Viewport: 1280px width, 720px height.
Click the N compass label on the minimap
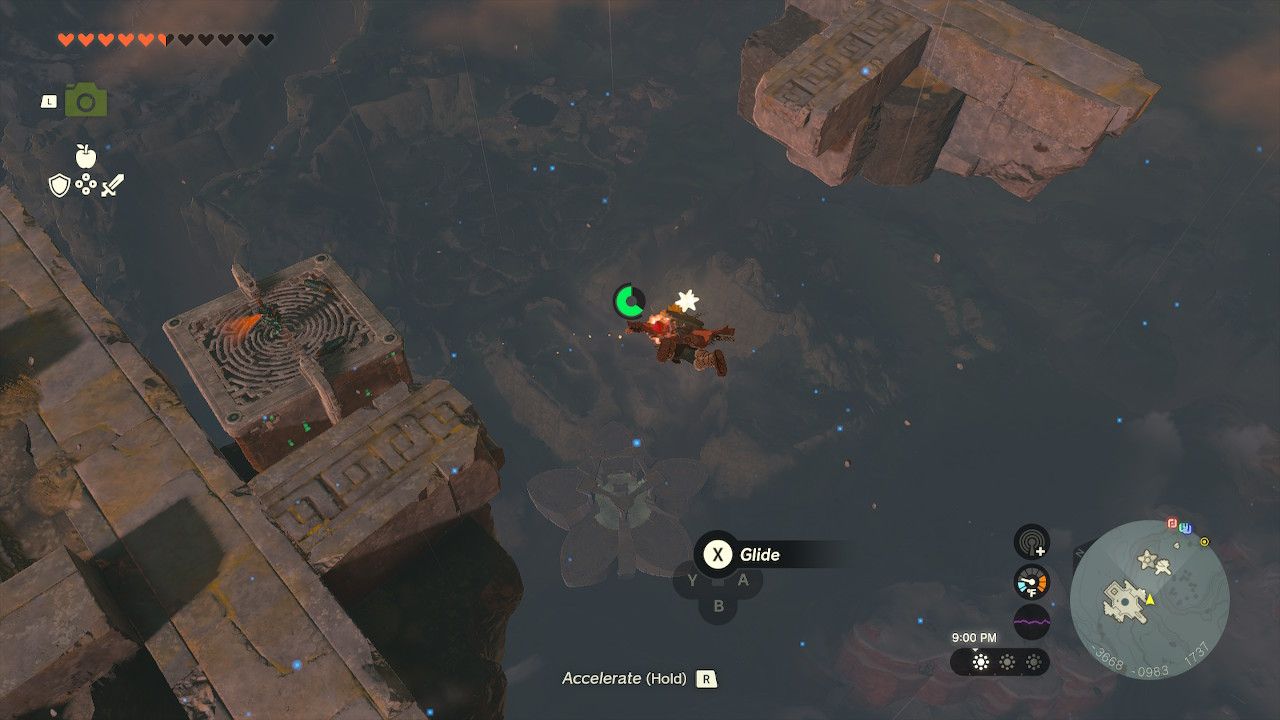1078,553
